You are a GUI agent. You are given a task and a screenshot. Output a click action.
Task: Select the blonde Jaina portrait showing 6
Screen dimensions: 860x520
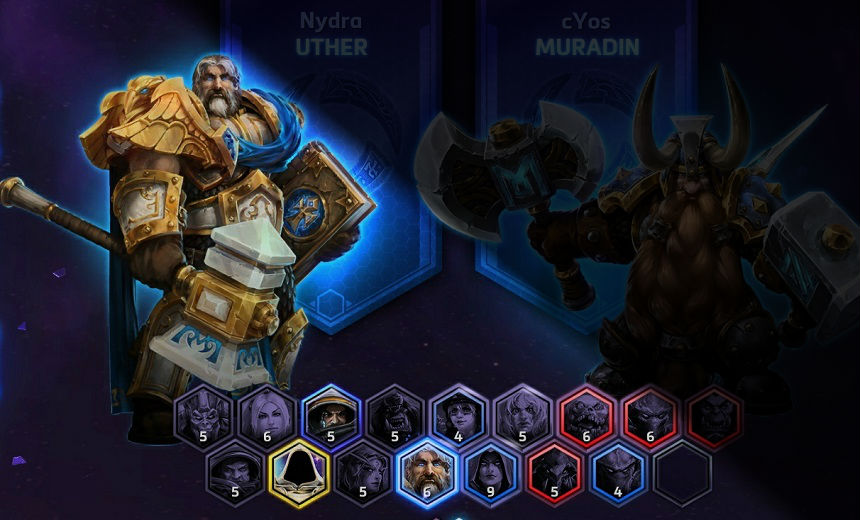267,414
